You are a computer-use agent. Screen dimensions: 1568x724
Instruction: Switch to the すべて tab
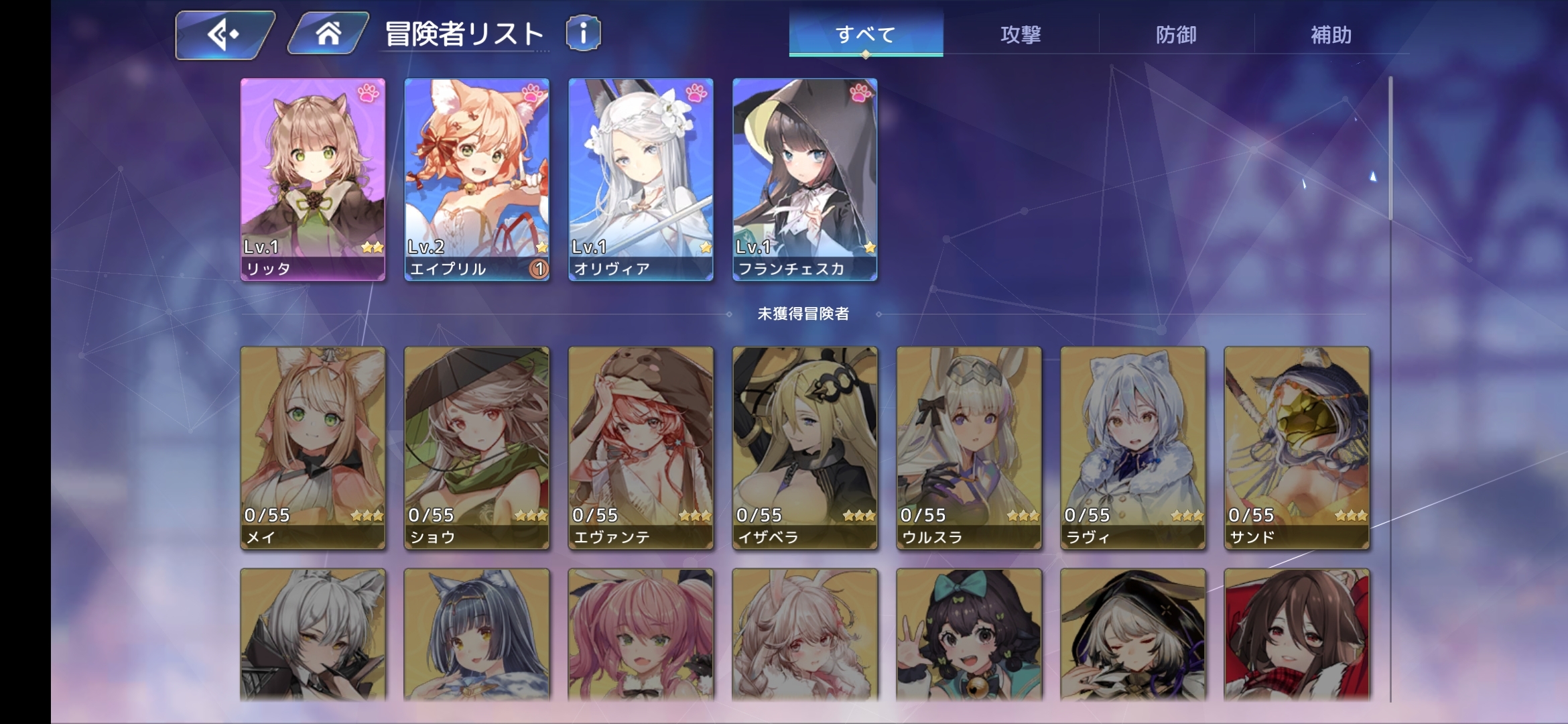[866, 34]
